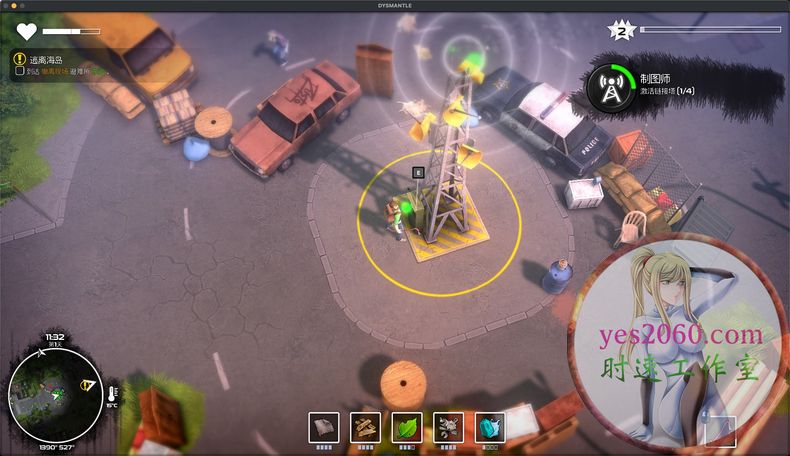Close the DYSMANTLE window
790x456 pixels.
click(x=6, y=5)
